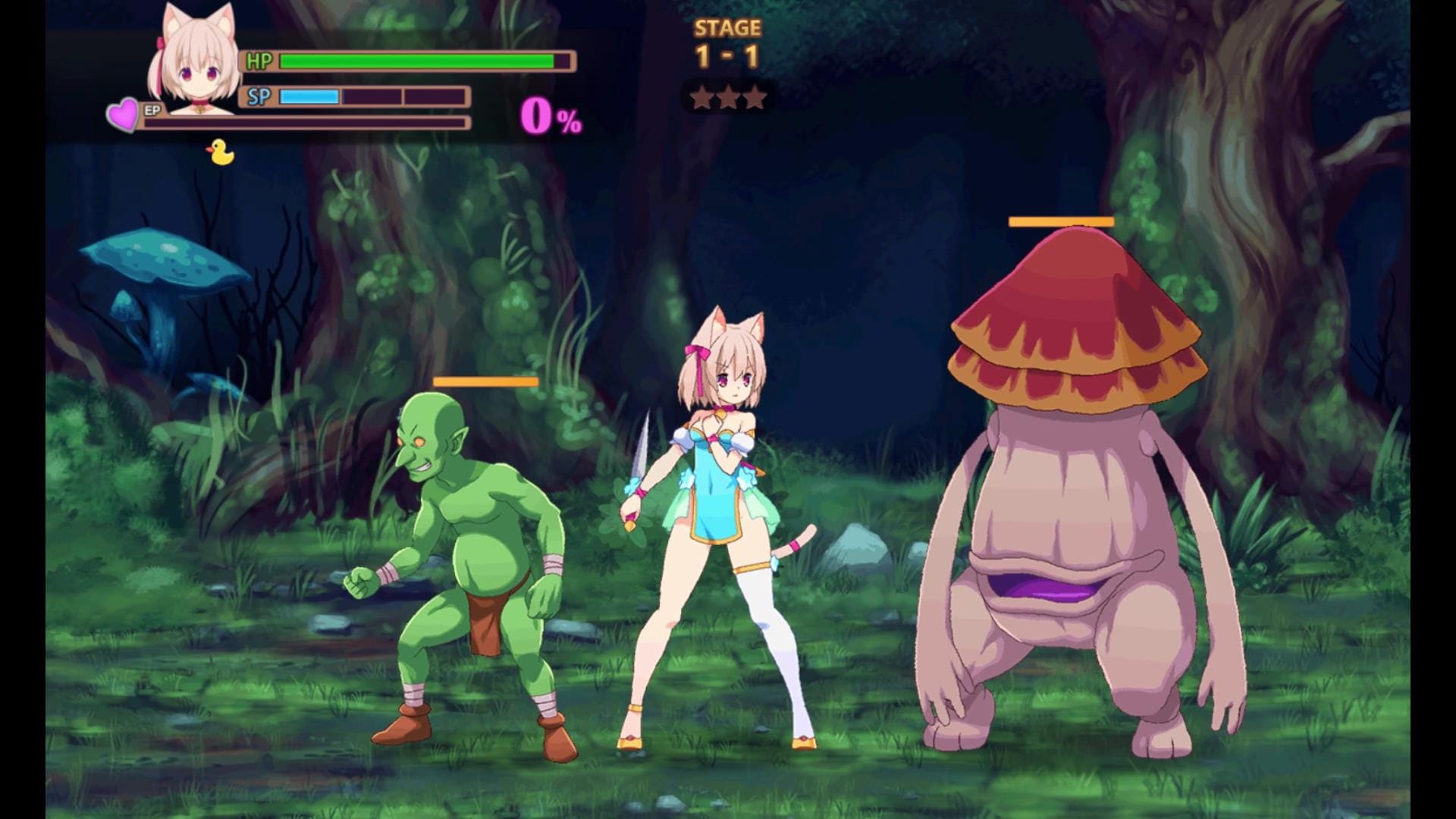The width and height of the screenshot is (1456, 819).
Task: Select the yellow rubber duck icon
Action: (x=220, y=152)
